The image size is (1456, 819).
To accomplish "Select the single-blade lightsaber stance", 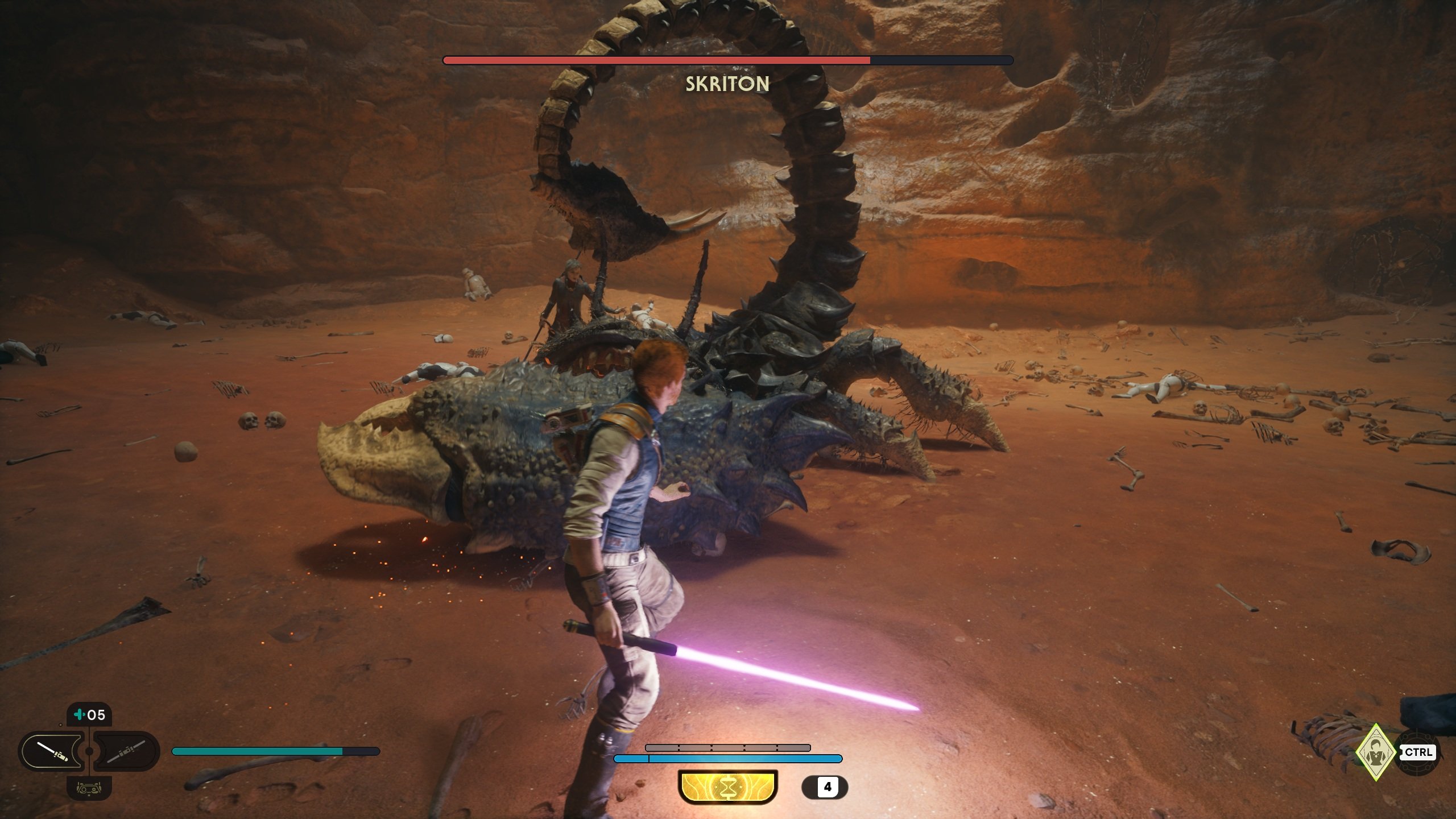I will (52, 751).
